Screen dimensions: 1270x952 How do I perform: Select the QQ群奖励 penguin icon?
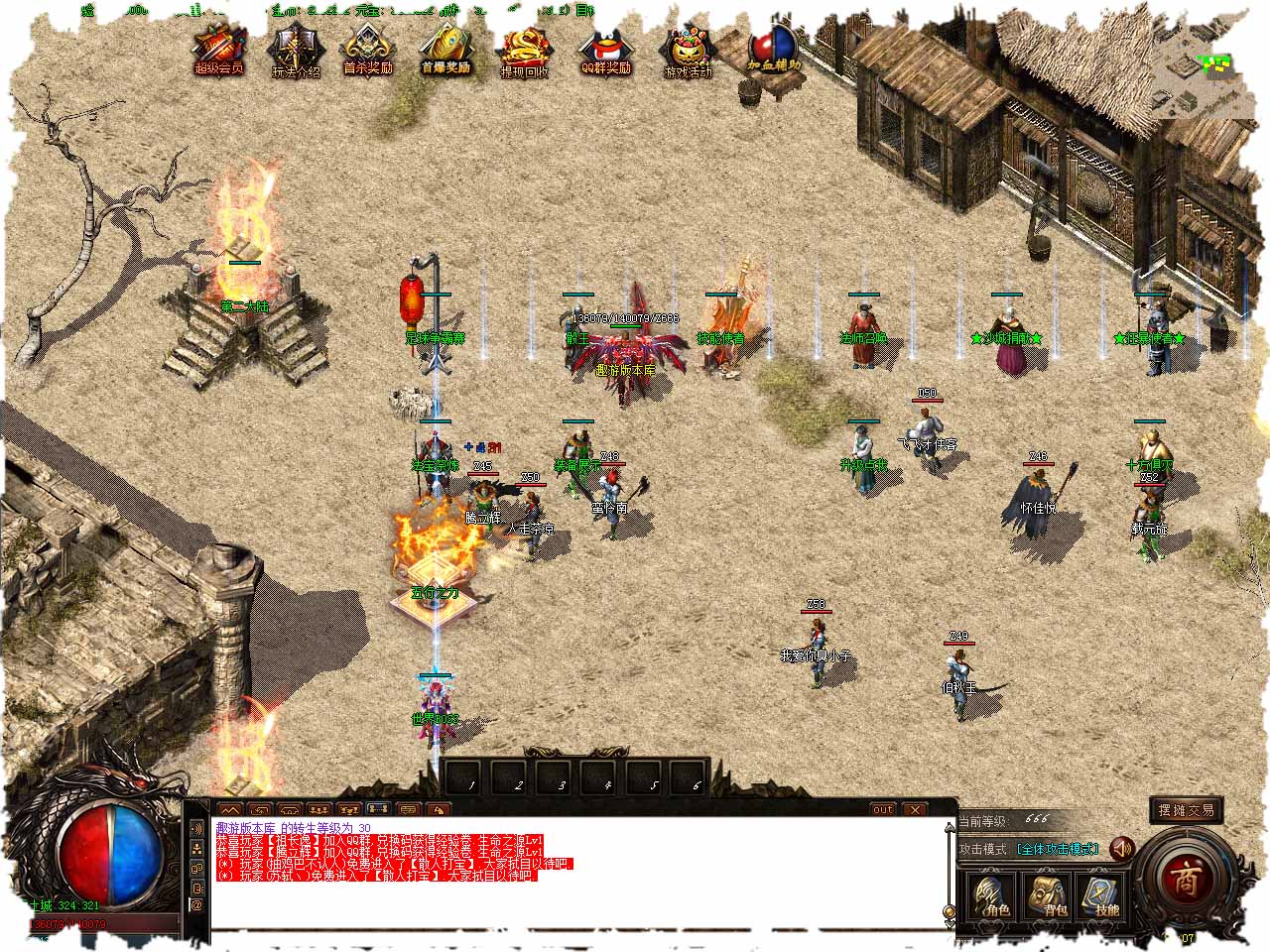tap(605, 50)
